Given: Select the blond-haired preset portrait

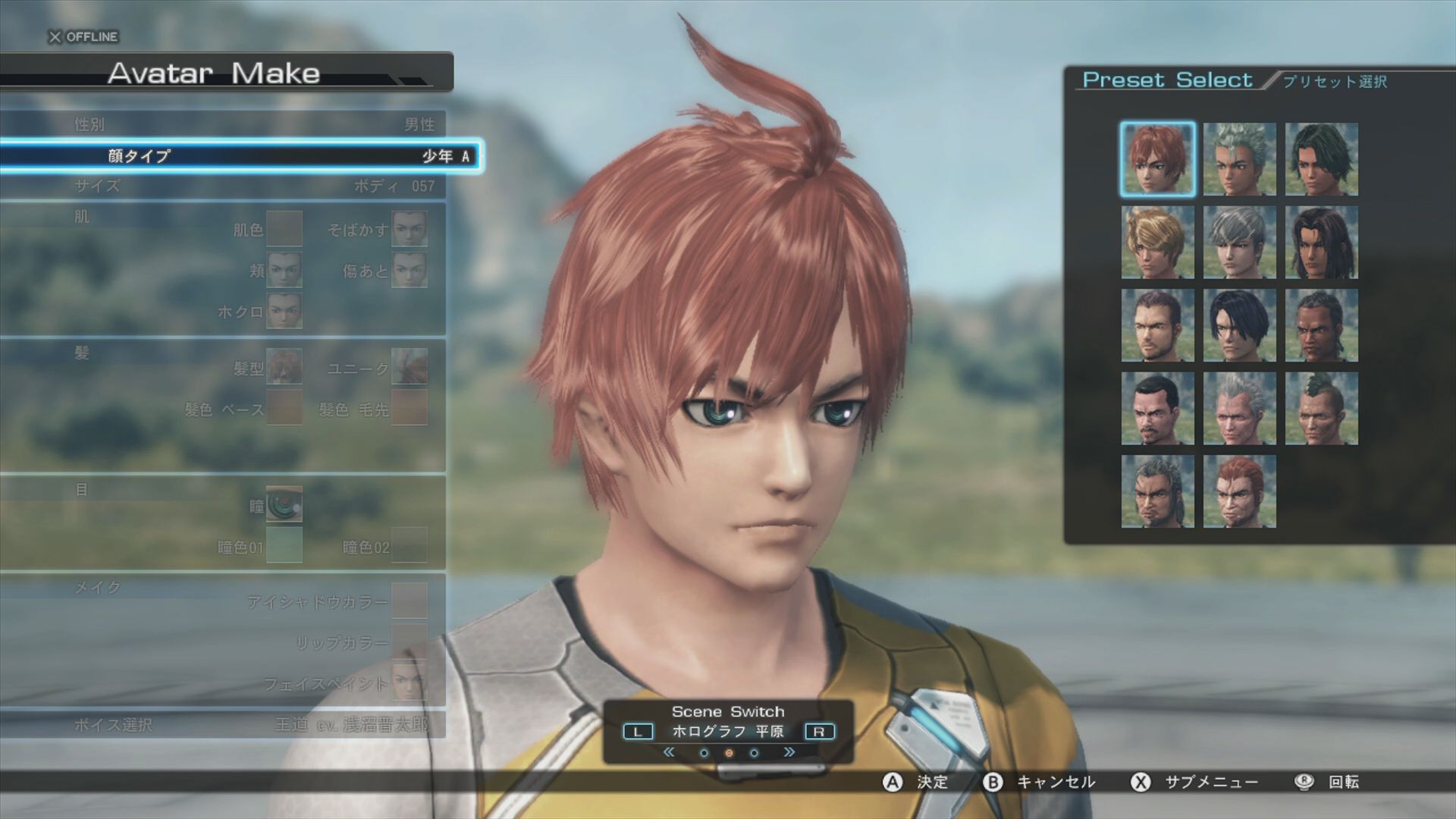Looking at the screenshot, I should [1157, 243].
